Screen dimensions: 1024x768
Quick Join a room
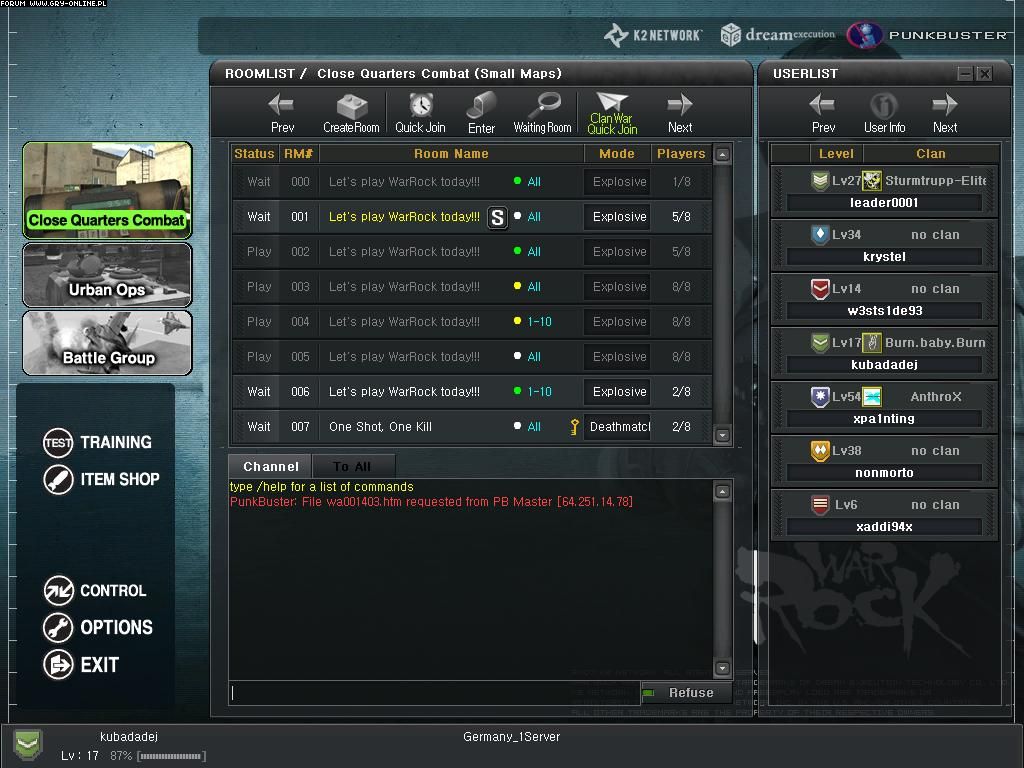coord(420,113)
